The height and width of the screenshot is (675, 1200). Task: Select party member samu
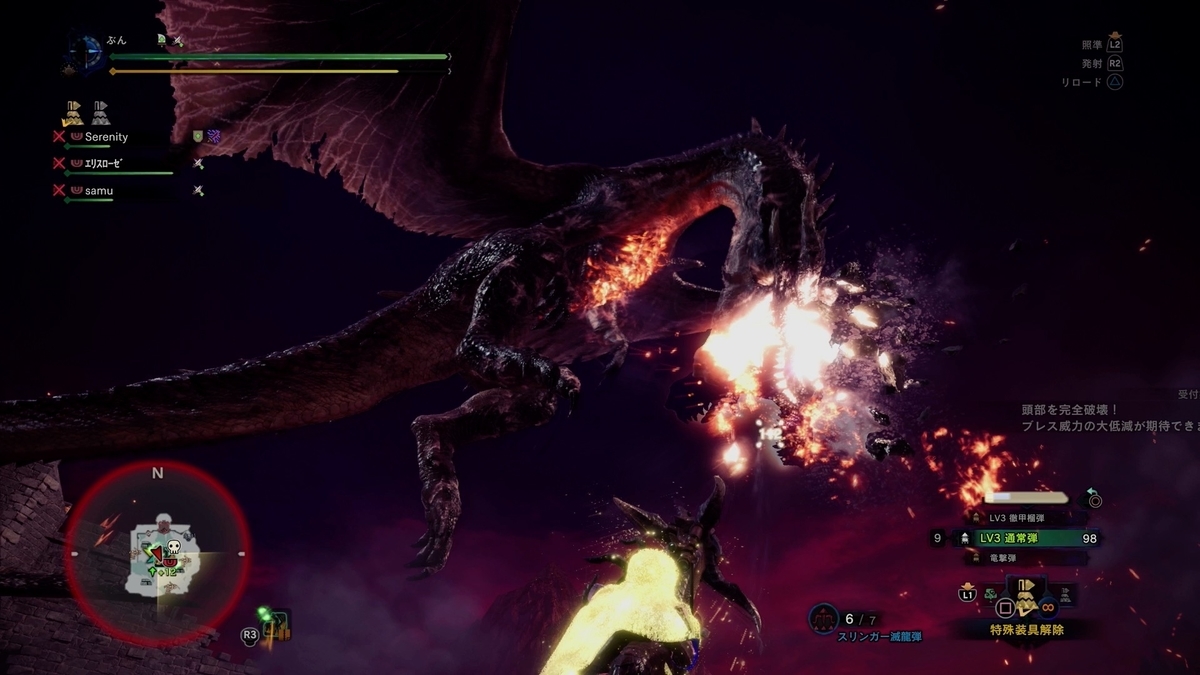98,190
